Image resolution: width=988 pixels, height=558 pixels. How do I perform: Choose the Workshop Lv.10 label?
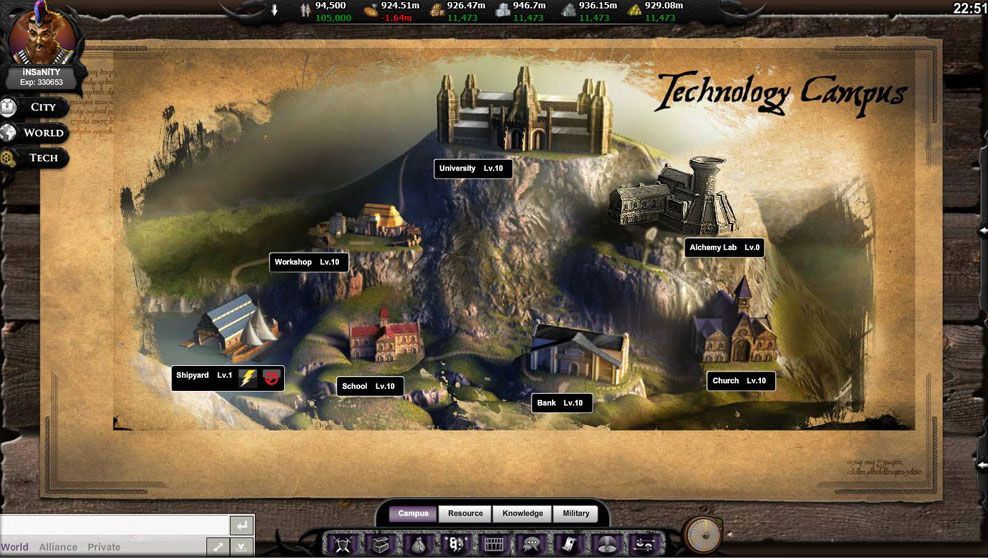click(x=309, y=262)
